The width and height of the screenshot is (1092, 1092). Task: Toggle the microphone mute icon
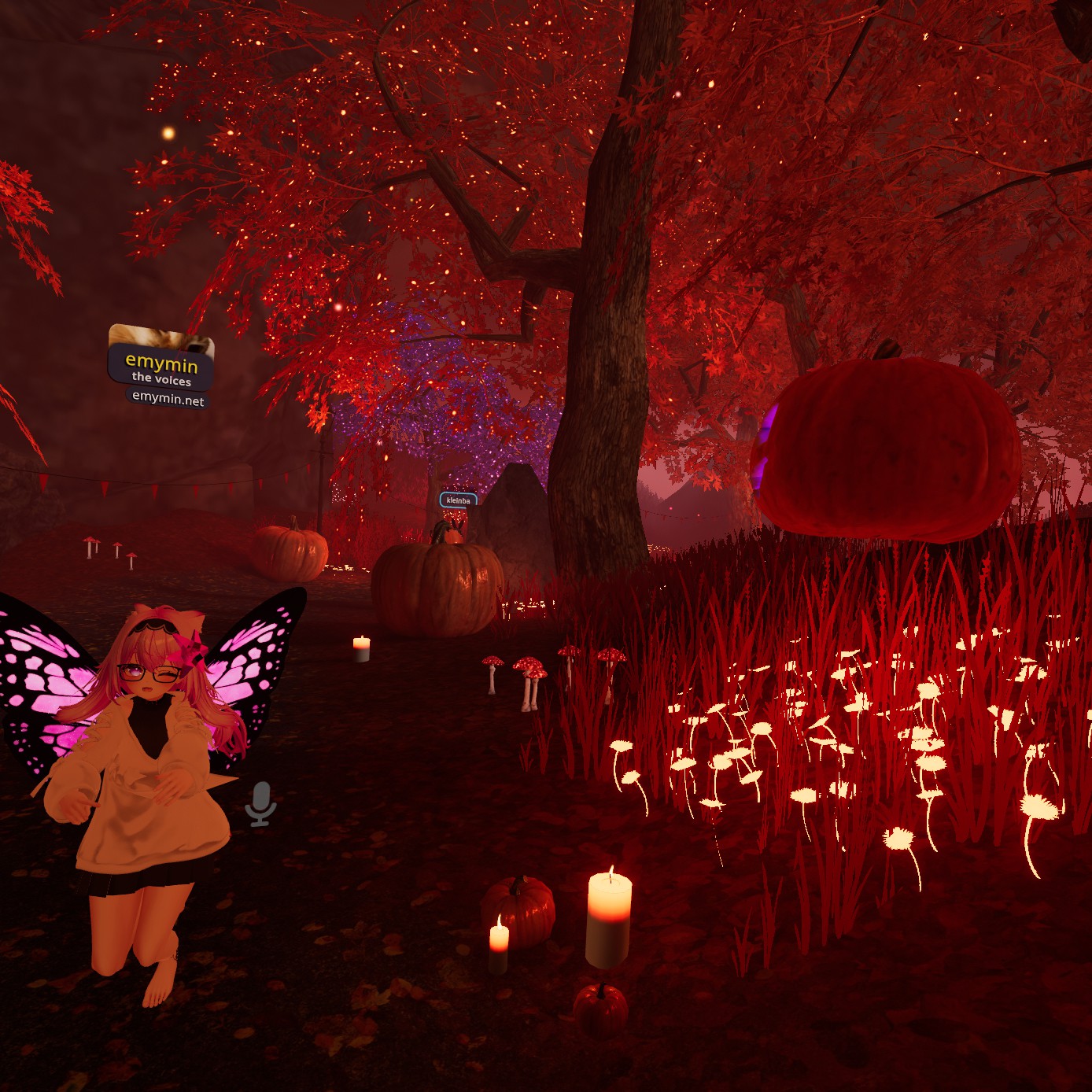(260, 804)
